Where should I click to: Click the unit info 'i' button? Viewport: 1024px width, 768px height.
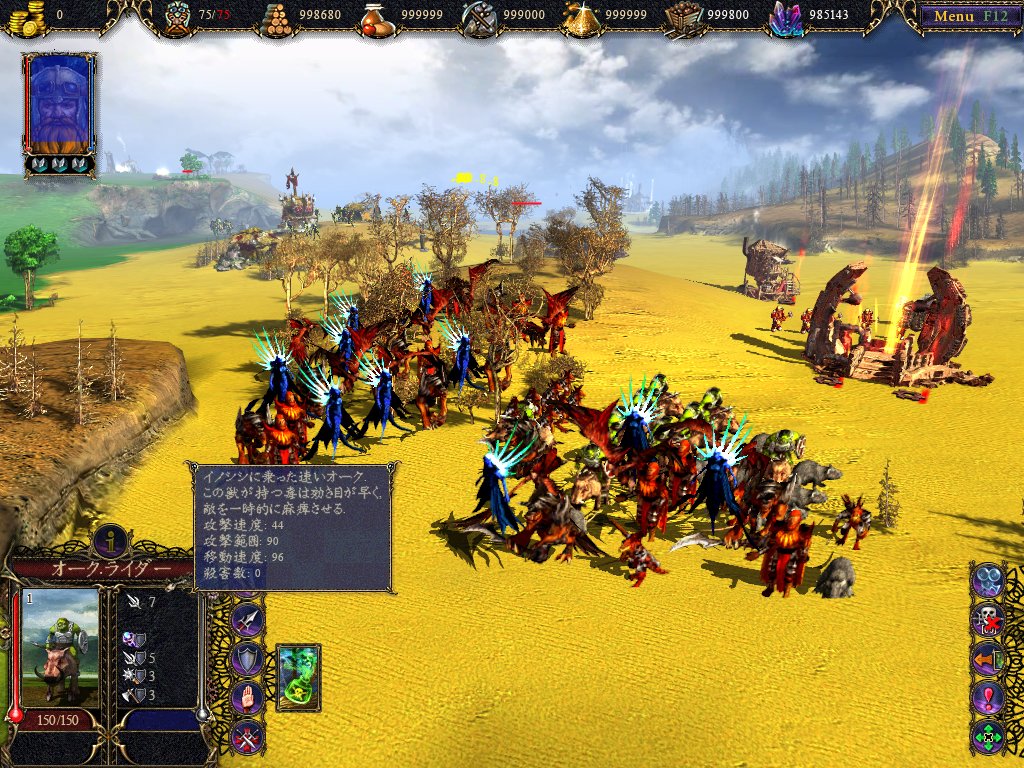tap(110, 540)
